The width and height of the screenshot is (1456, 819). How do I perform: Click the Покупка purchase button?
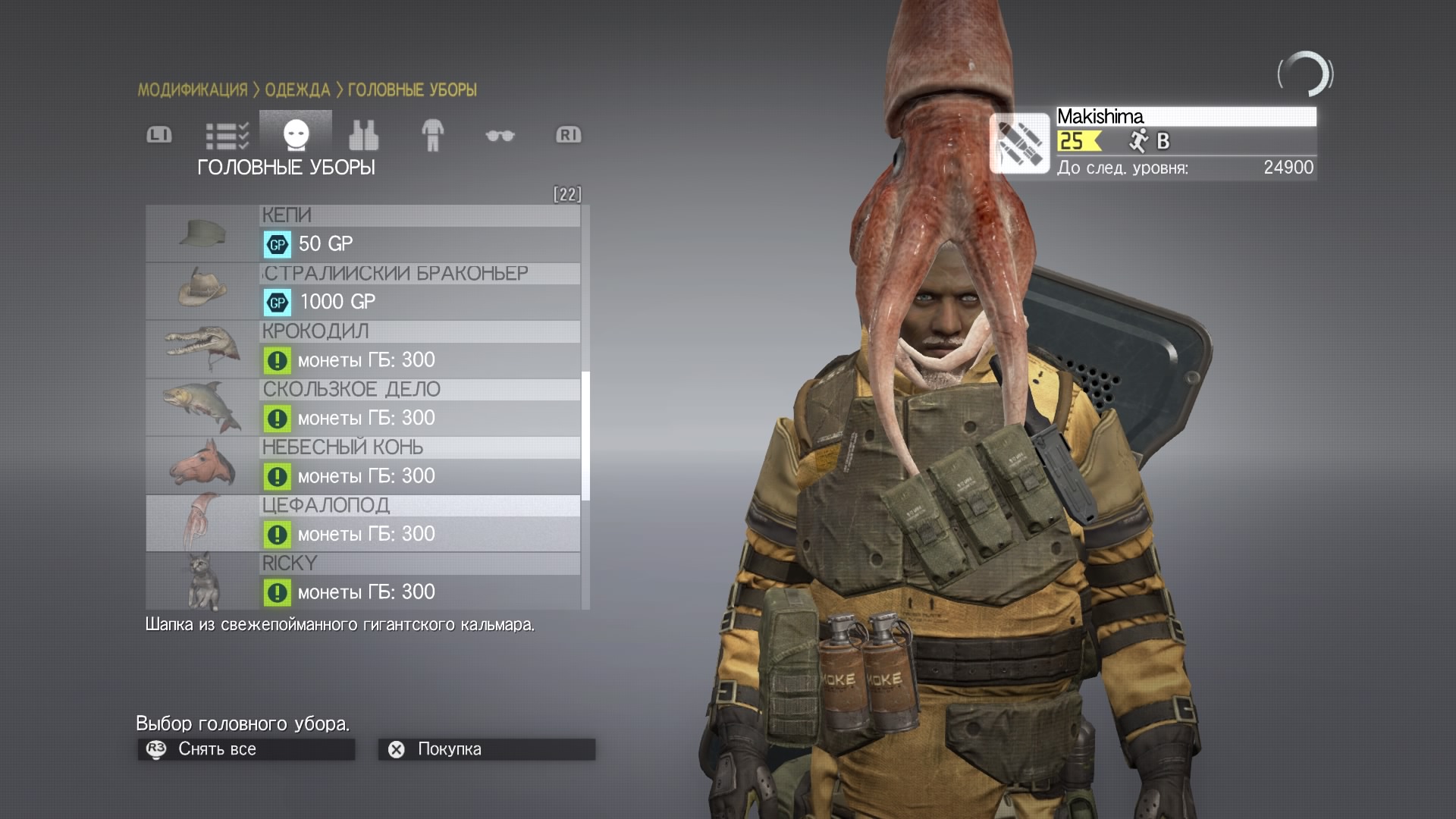pos(486,749)
